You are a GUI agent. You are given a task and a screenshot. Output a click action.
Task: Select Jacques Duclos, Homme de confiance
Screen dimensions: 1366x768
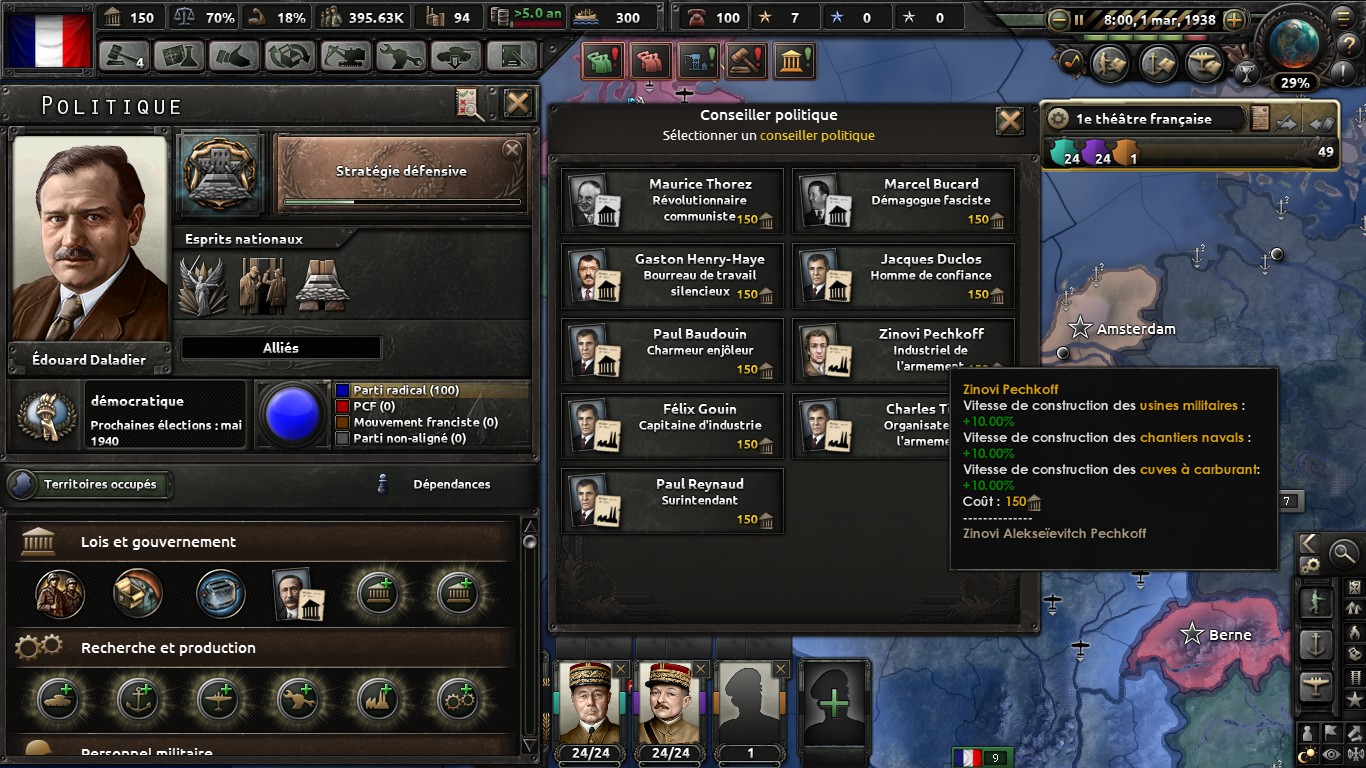point(903,276)
